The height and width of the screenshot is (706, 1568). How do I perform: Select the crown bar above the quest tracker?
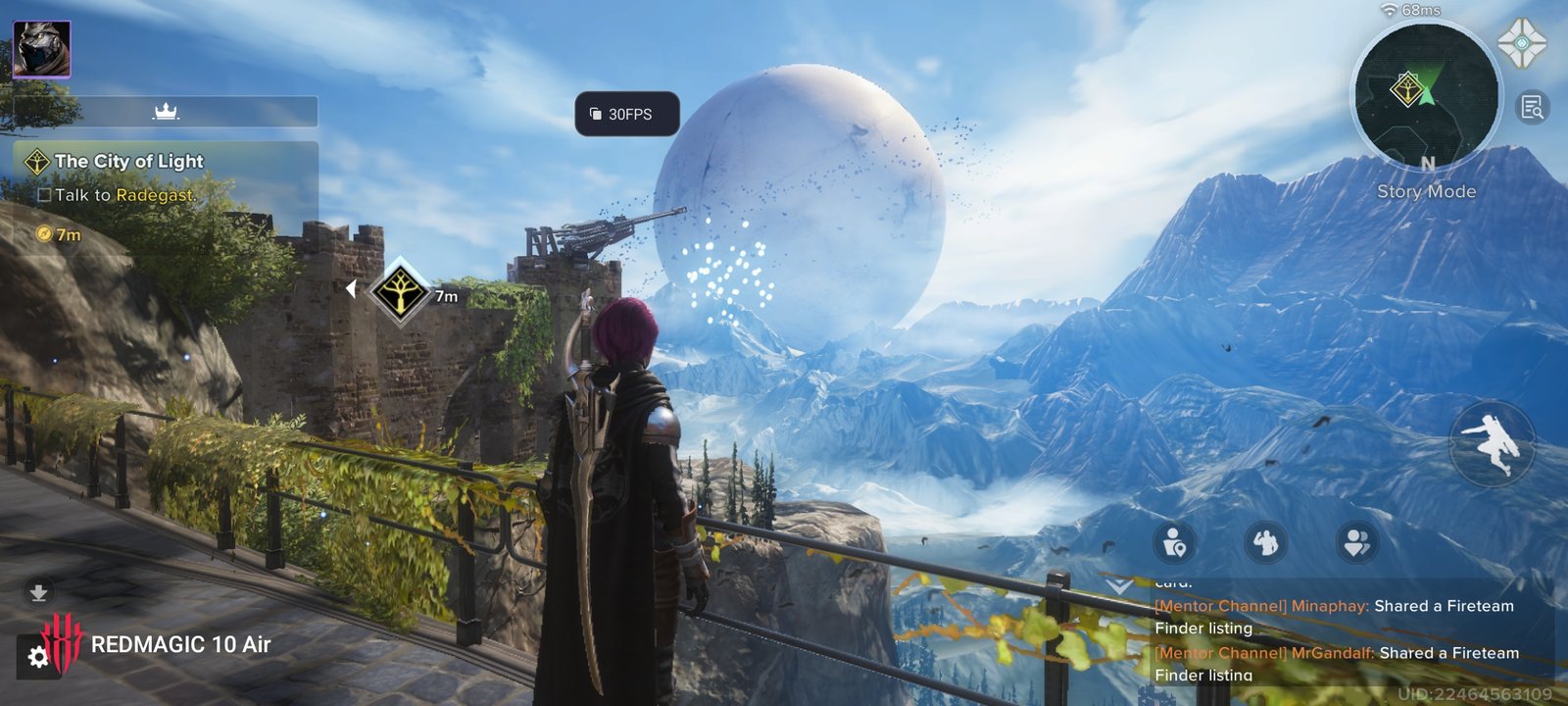point(166,112)
